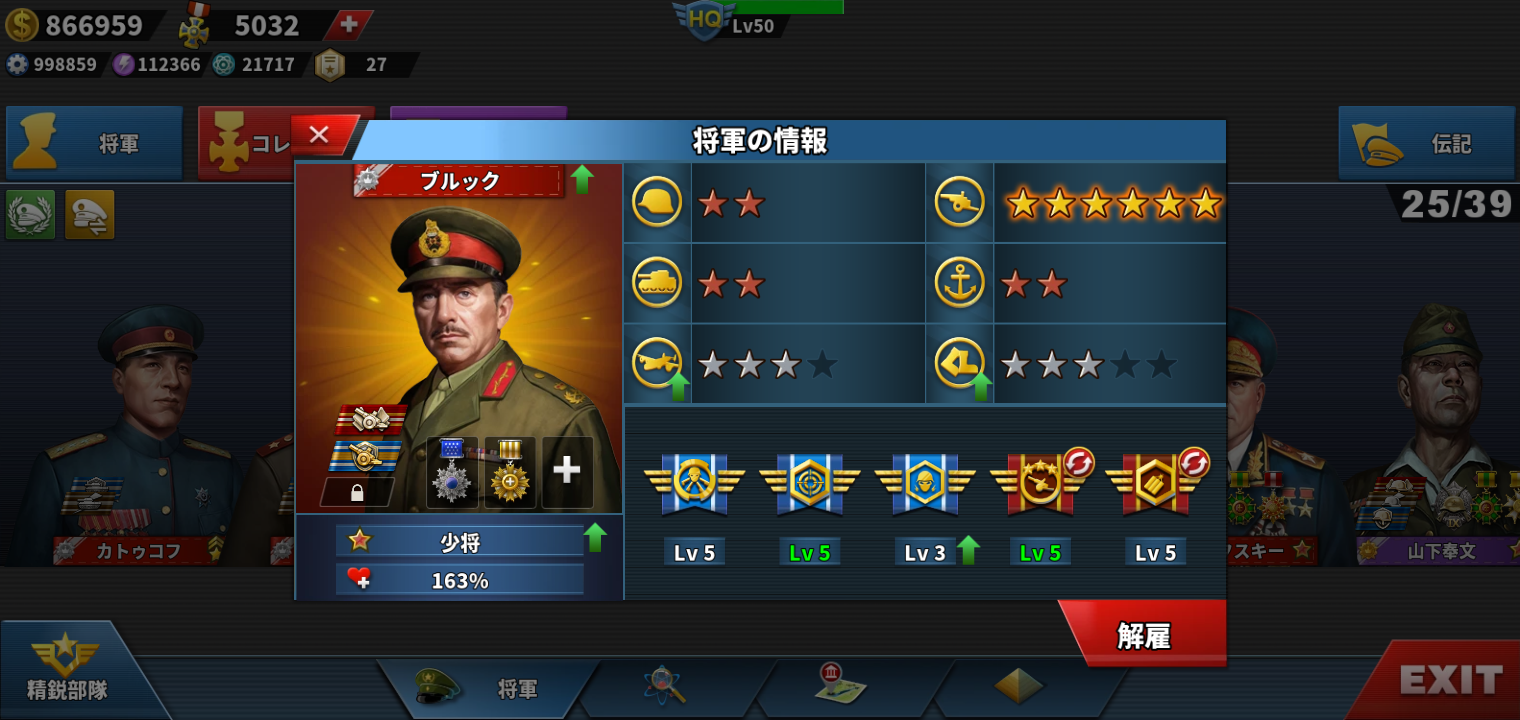Swap the red artillery stars skill
Viewport: 1520px width, 720px height.
point(1040,485)
